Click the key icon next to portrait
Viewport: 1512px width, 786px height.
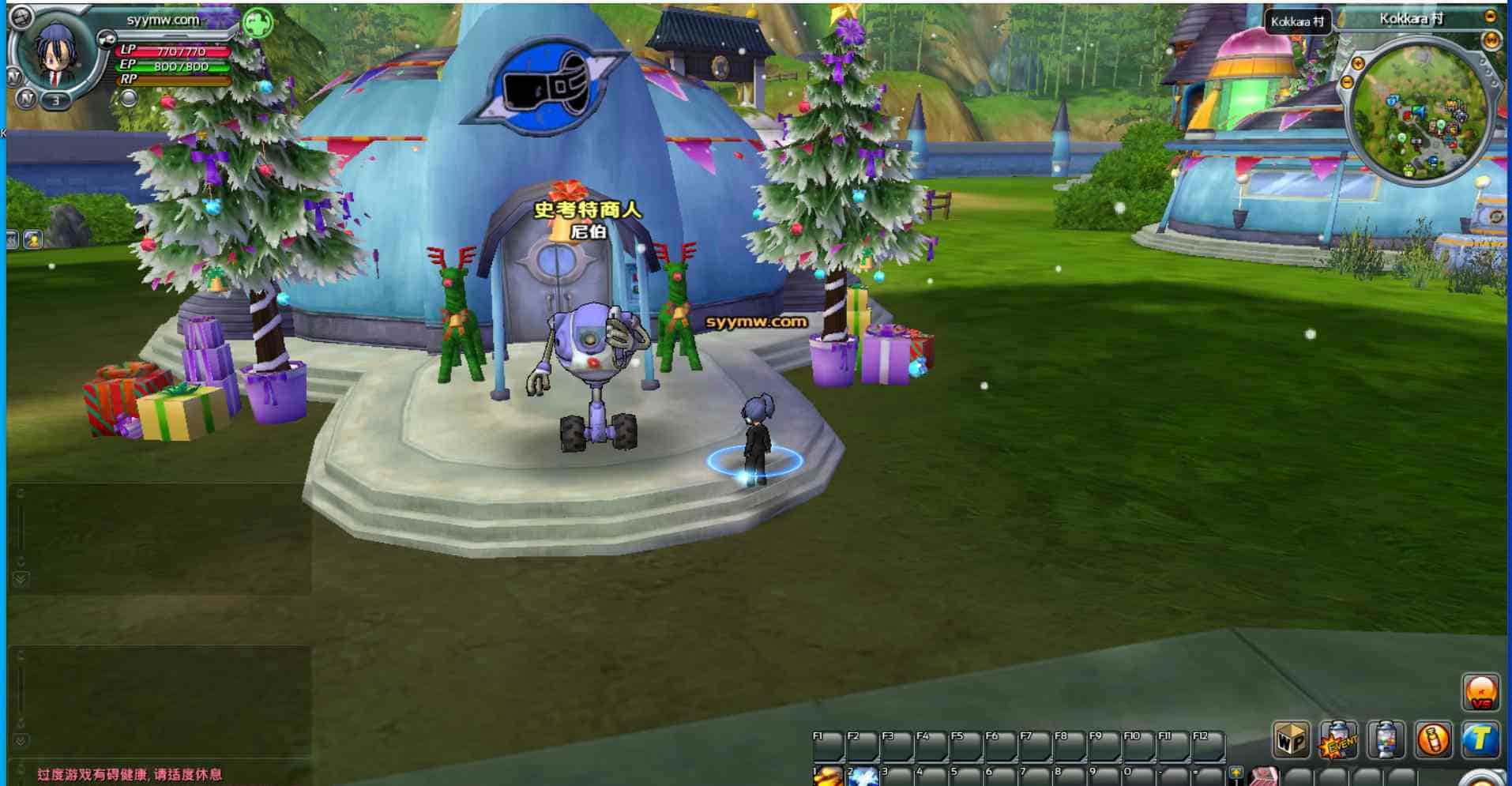(x=105, y=38)
